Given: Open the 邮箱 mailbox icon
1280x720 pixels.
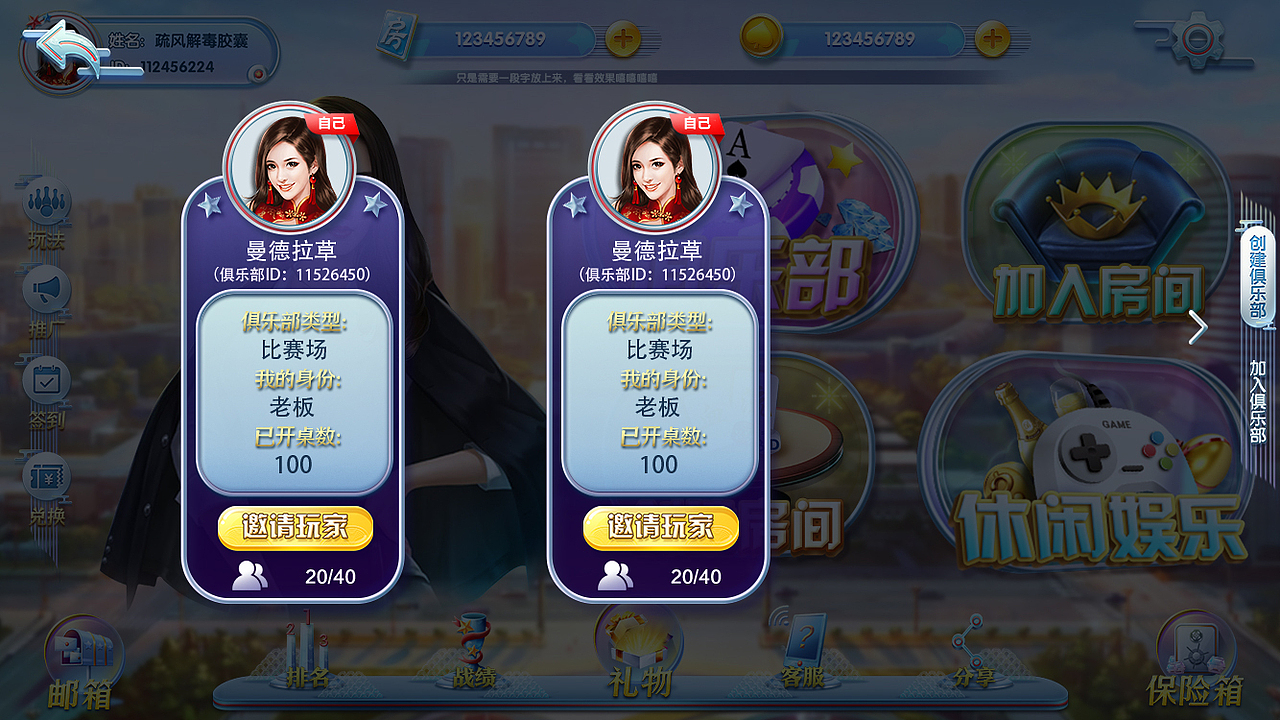Looking at the screenshot, I should [85, 650].
